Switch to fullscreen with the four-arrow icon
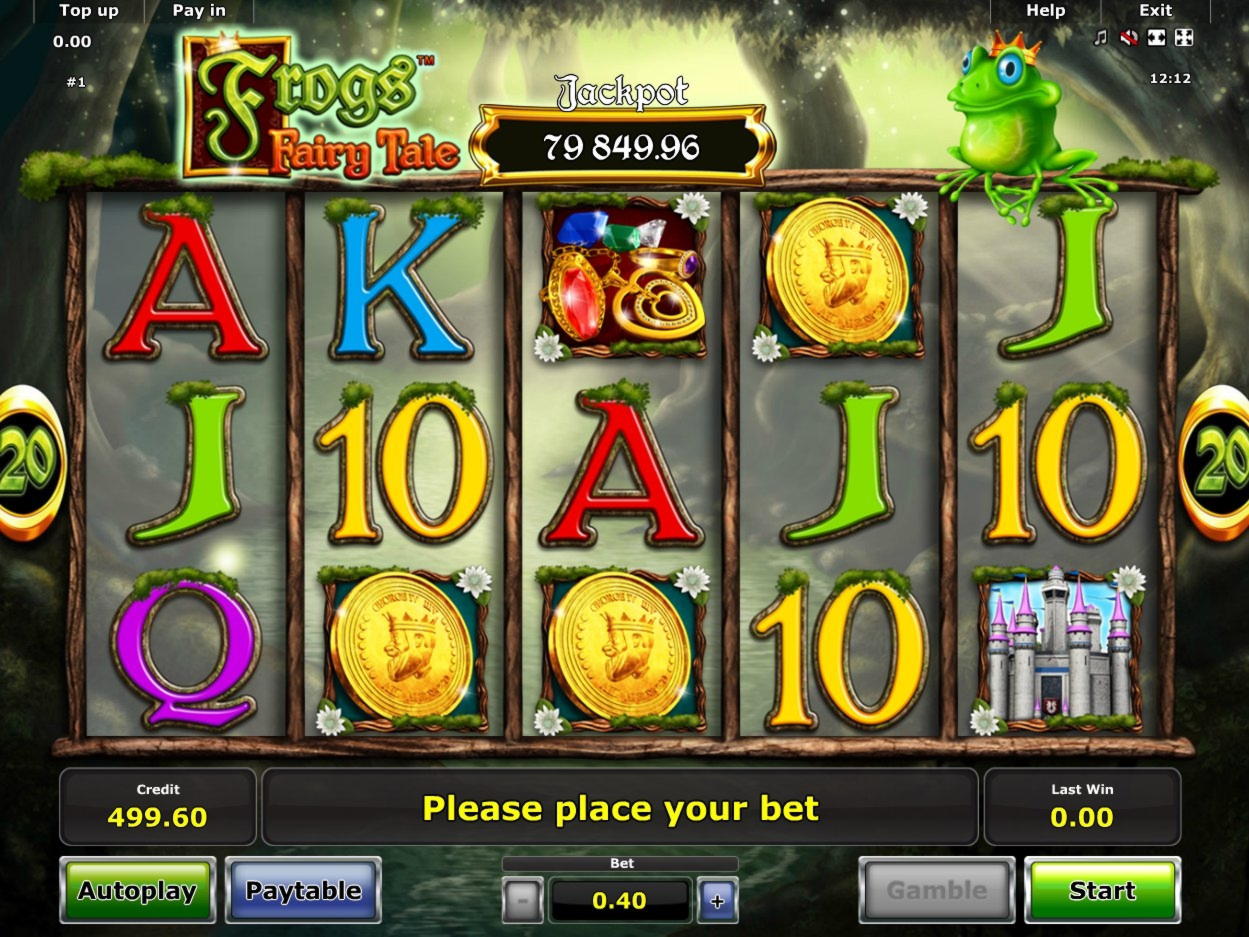This screenshot has height=937, width=1249. [1183, 38]
